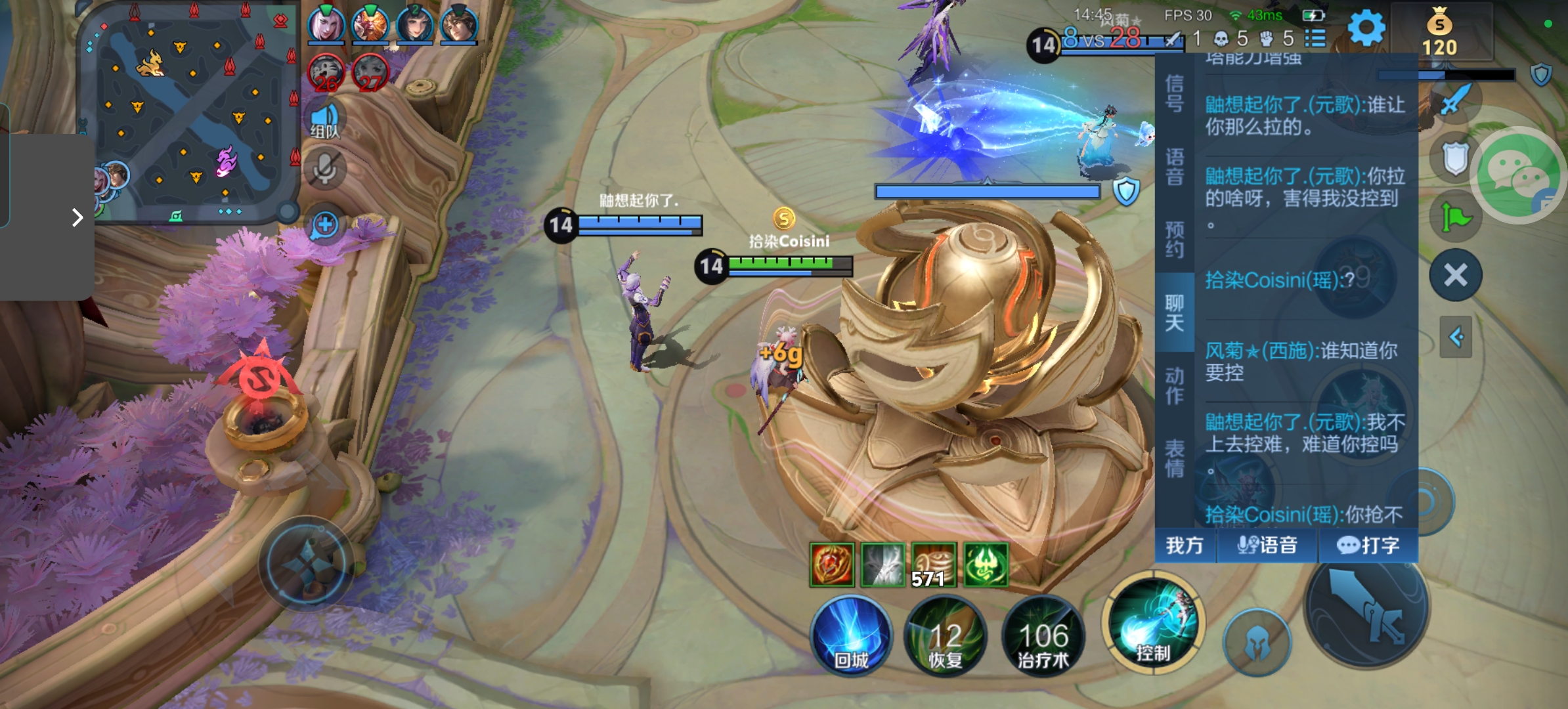Select the 预约 reservation tab
This screenshot has height=709, width=1568.
pyautogui.click(x=1175, y=240)
